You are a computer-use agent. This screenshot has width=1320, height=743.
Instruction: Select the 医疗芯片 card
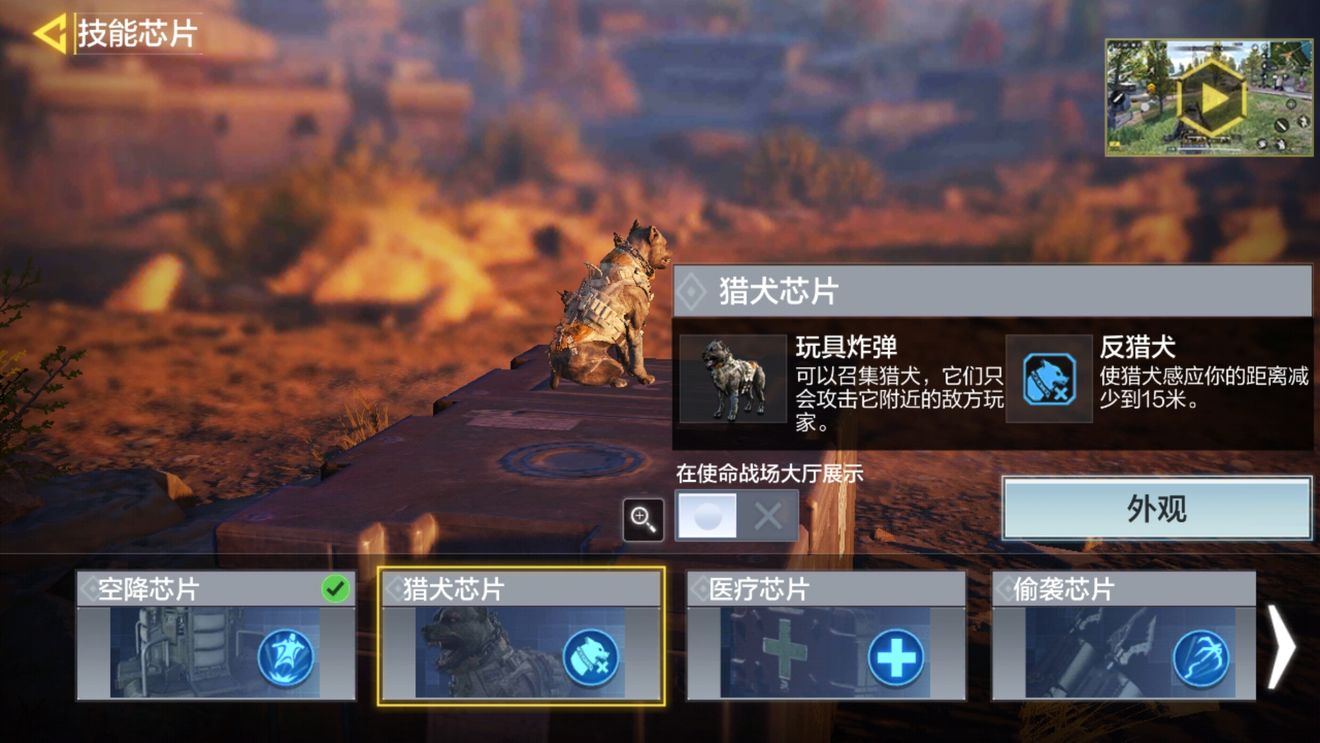(x=825, y=635)
